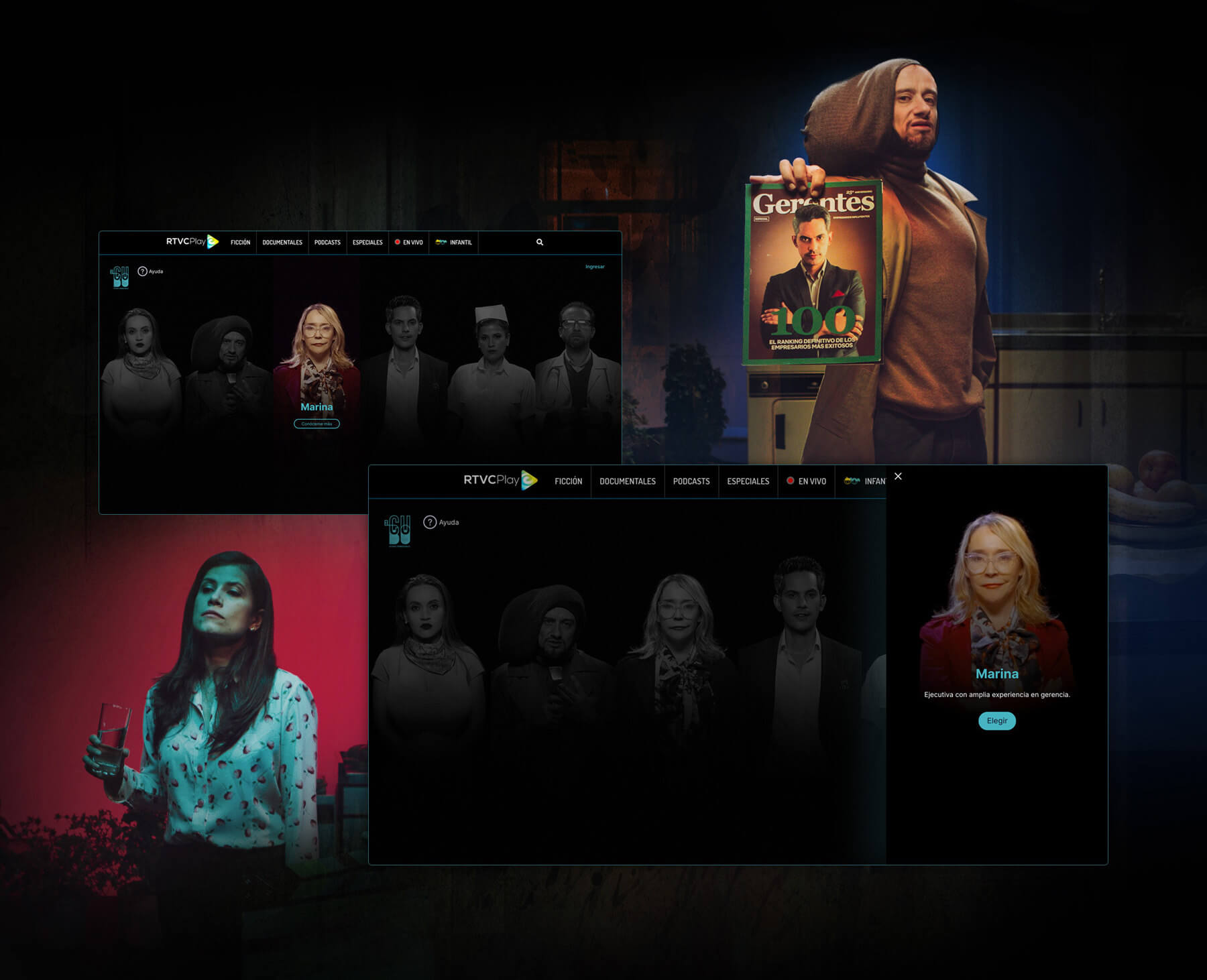Open the Ingresar login link

click(x=595, y=267)
